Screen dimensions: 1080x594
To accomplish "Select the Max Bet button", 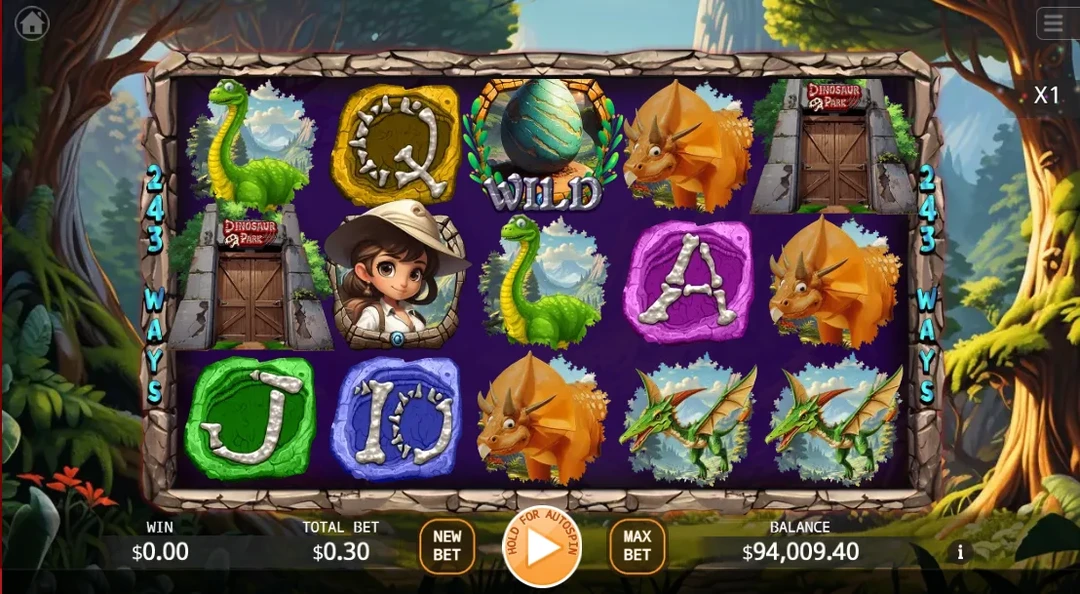I will coord(637,546).
